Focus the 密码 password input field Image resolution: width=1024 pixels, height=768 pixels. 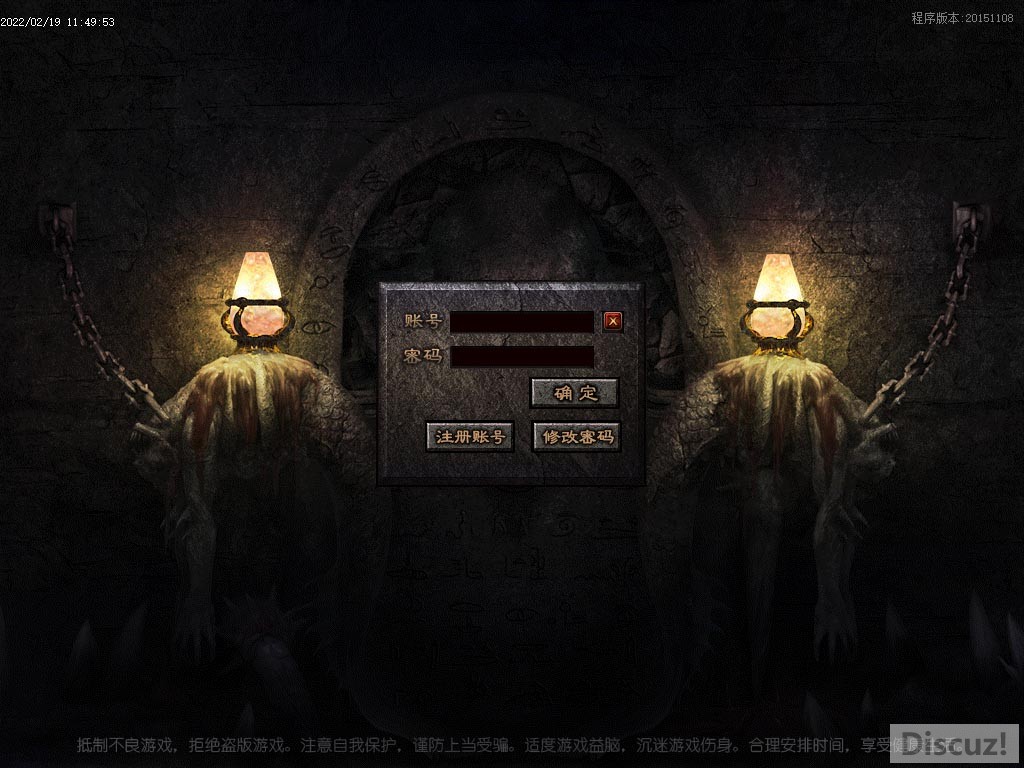pos(522,357)
